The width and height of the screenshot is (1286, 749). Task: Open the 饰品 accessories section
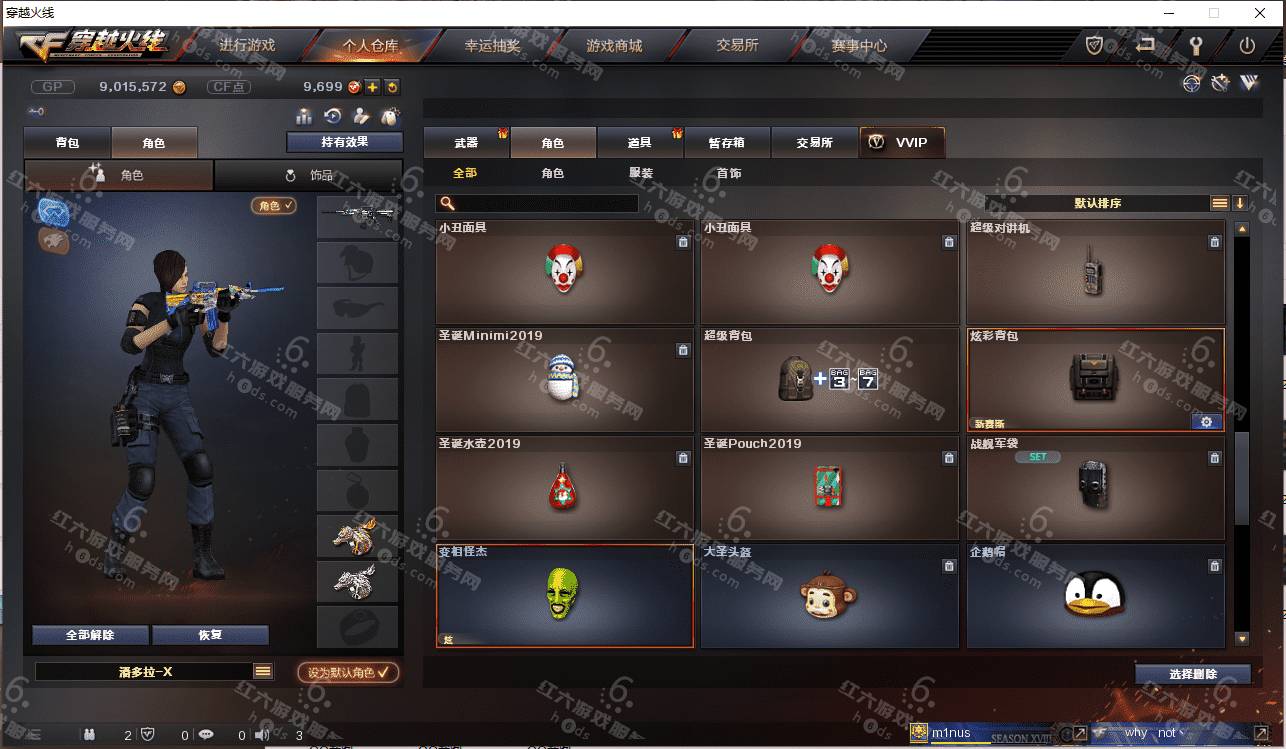309,175
